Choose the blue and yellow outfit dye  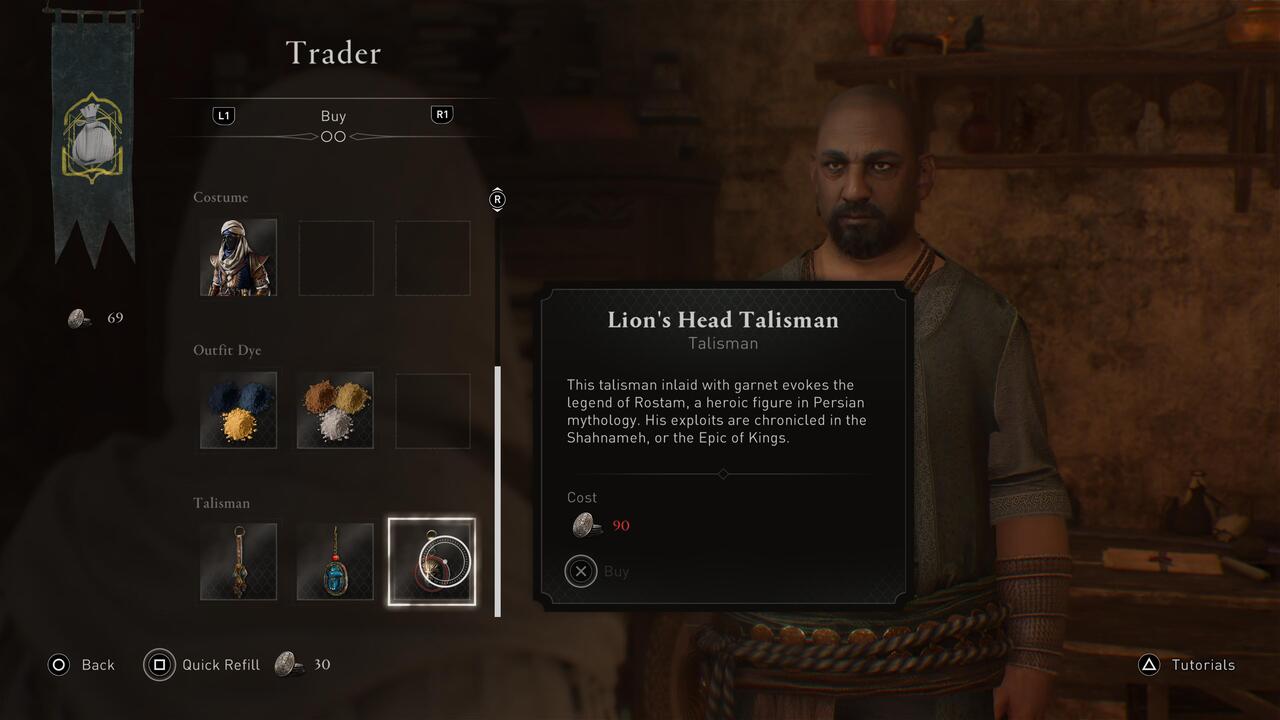pos(238,411)
